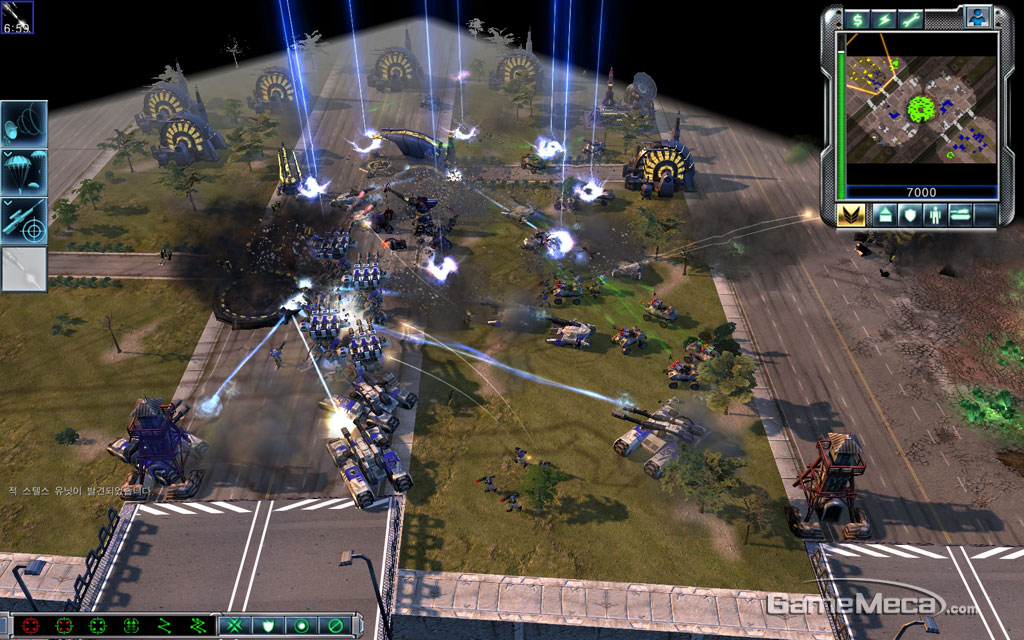The width and height of the screenshot is (1024, 640).
Task: Activate the radar dish scan power
Action: click(x=24, y=123)
